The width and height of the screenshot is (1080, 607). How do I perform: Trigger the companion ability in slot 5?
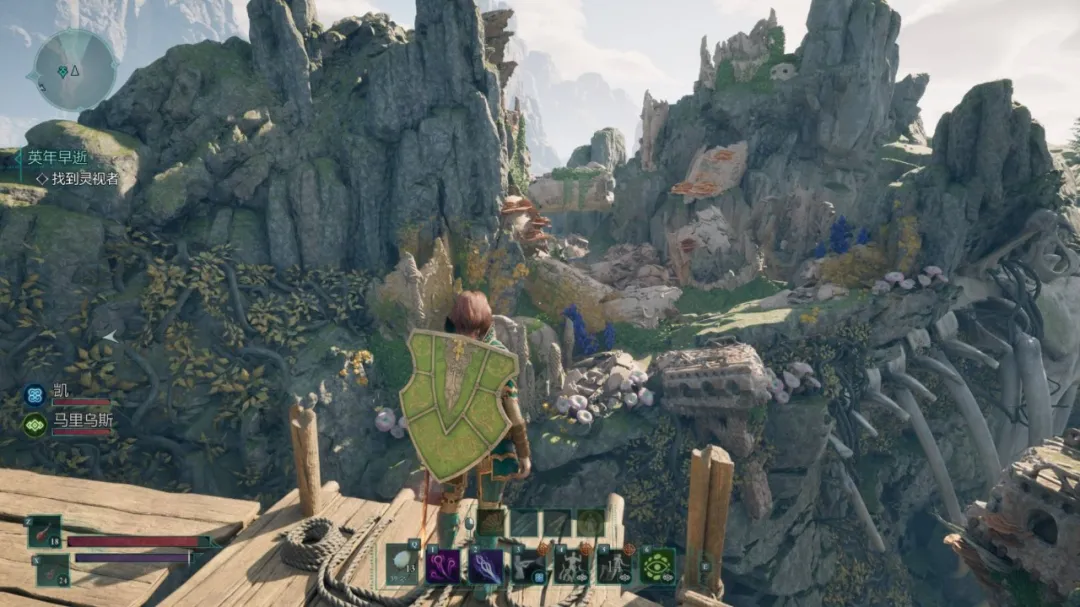(614, 565)
